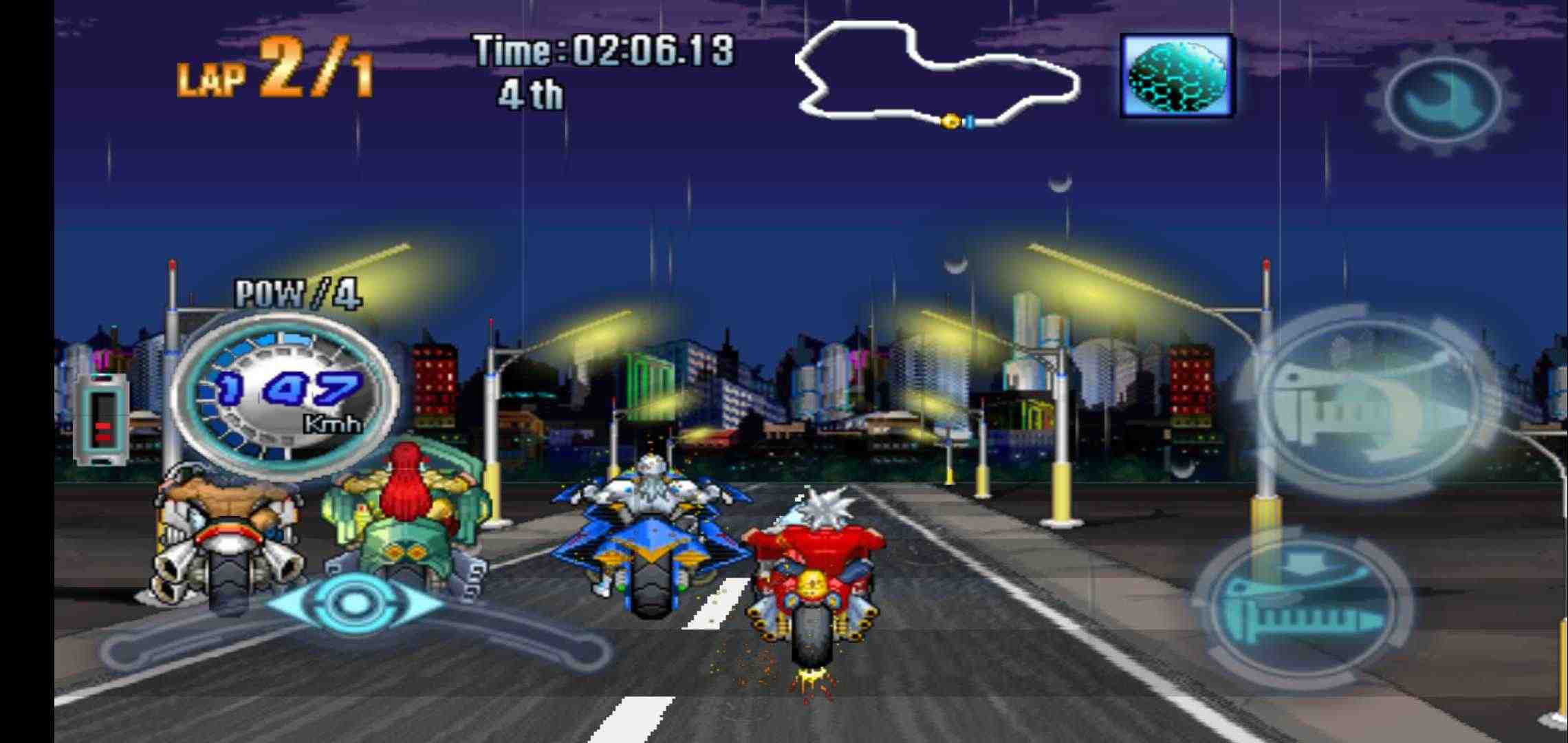Tap the lower-right touch button with down arrow
Screen dimensions: 1568x743
(x=1302, y=607)
